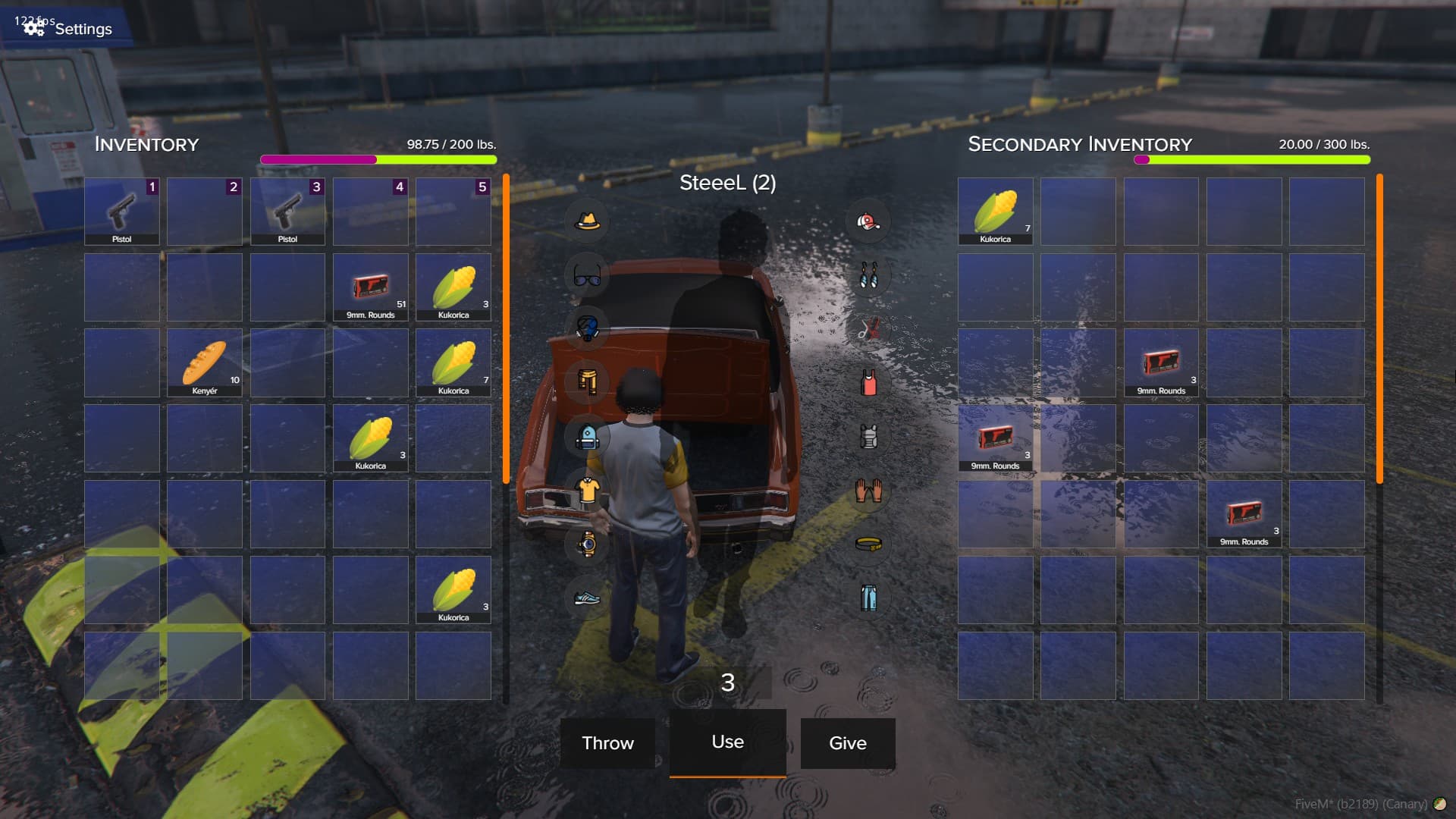Select the watch accessory slot
1456x819 pixels.
(x=587, y=544)
